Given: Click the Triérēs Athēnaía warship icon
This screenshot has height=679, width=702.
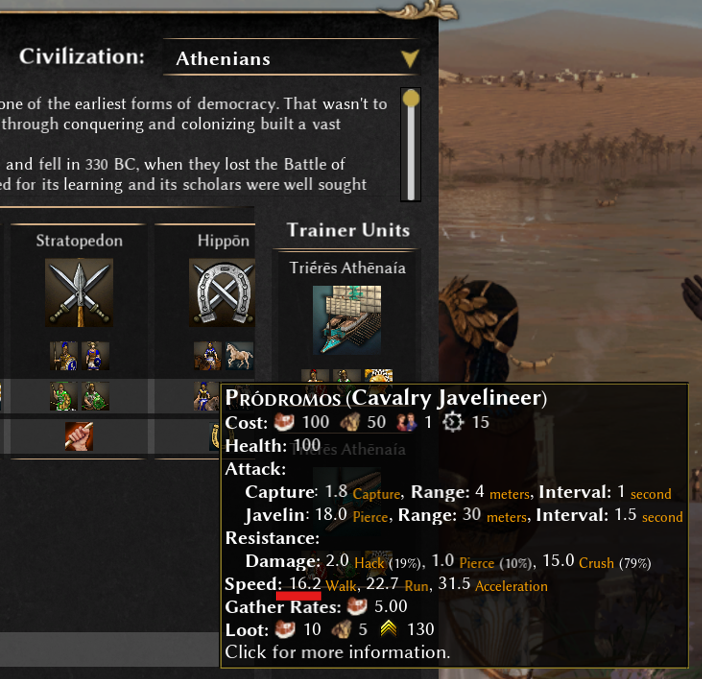Looking at the screenshot, I should [x=347, y=320].
